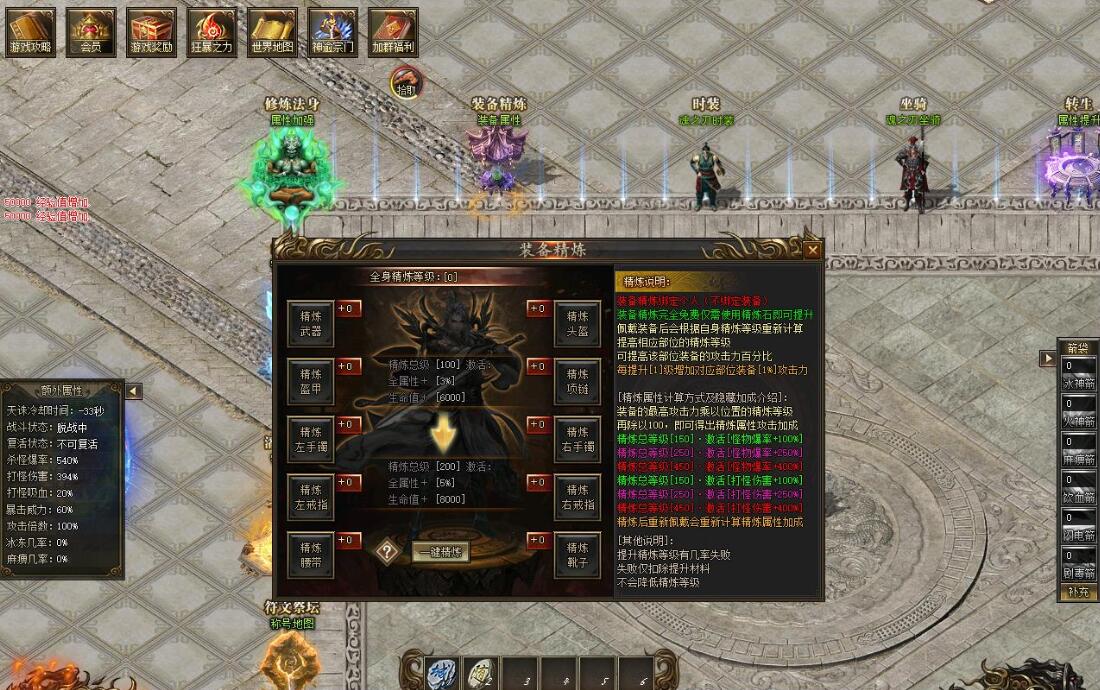This screenshot has height=690, width=1100.
Task: Open the 游戏攻略 game guide
Action: (31, 33)
